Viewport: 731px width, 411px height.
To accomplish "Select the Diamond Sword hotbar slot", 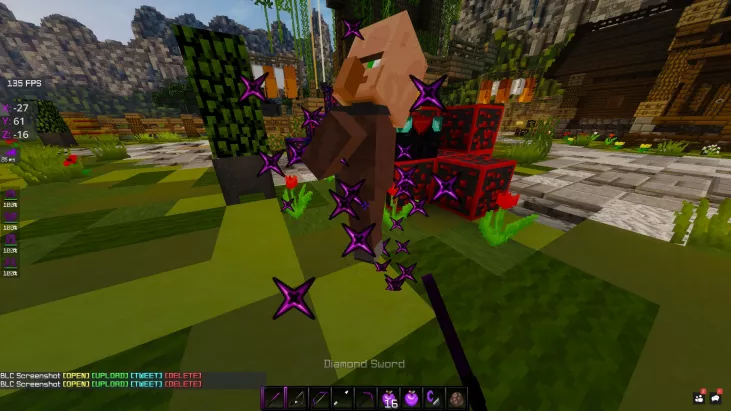I will 272,398.
